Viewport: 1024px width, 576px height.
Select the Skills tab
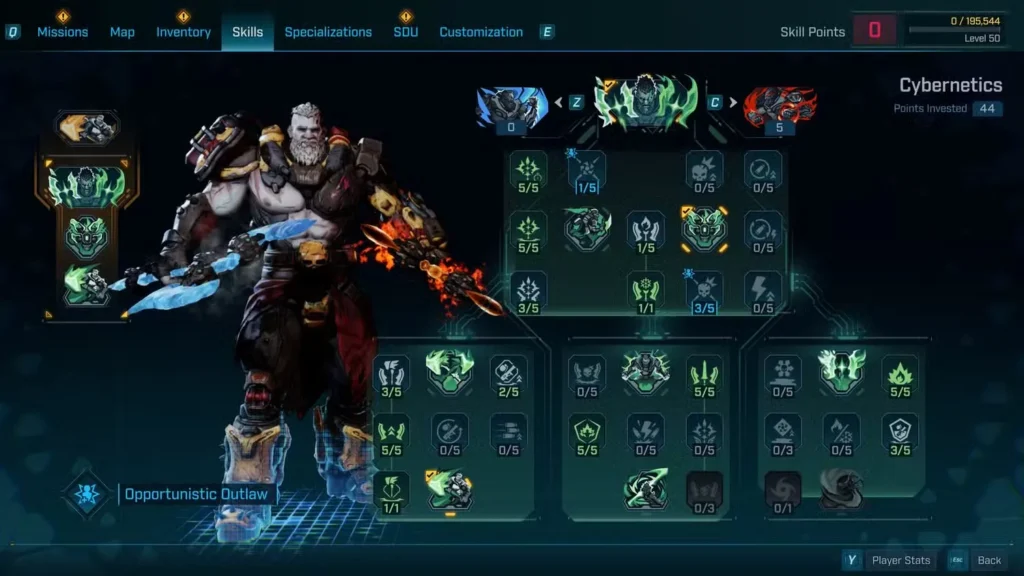[247, 32]
